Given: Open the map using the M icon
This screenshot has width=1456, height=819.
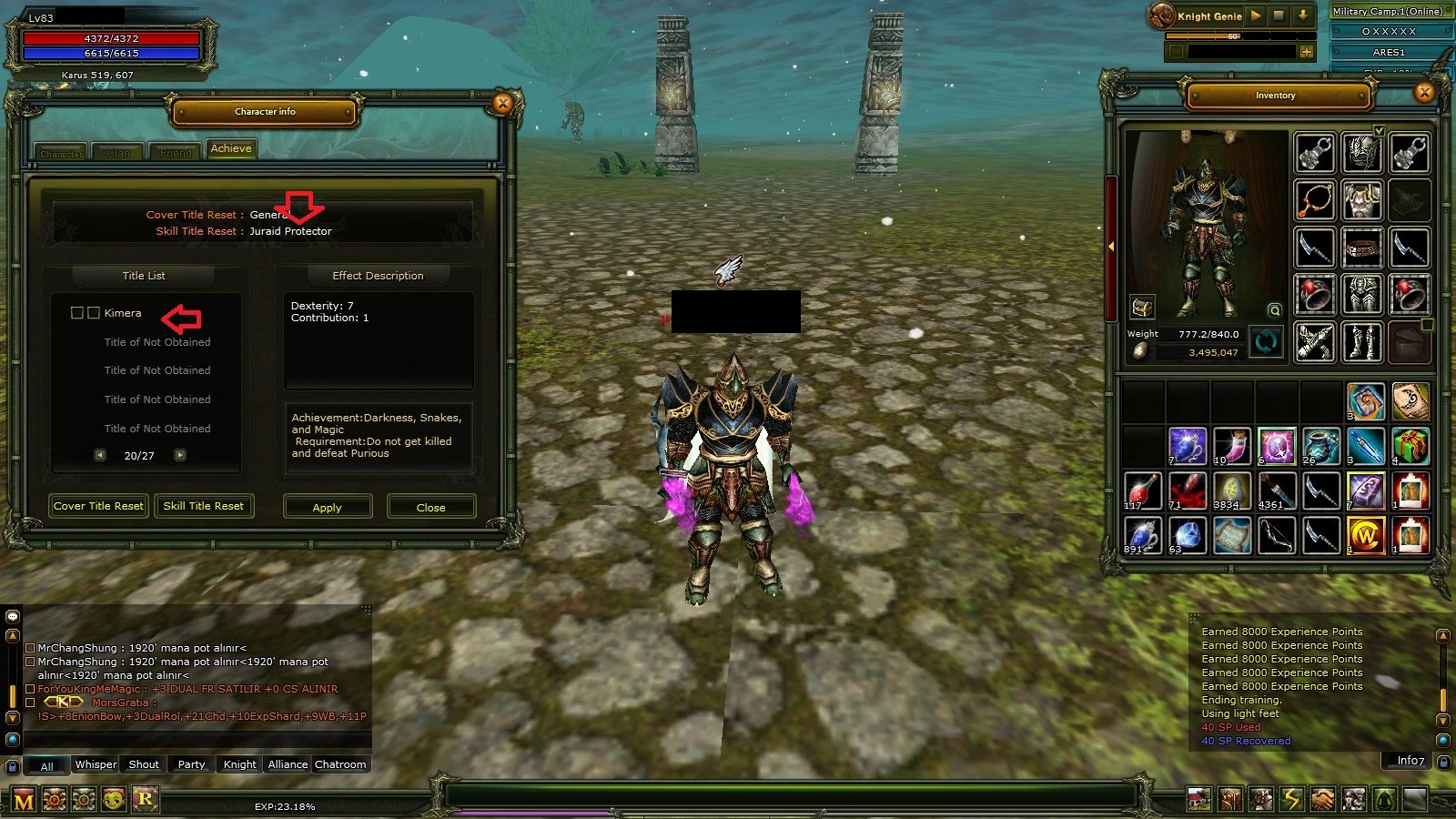Looking at the screenshot, I should click(22, 800).
